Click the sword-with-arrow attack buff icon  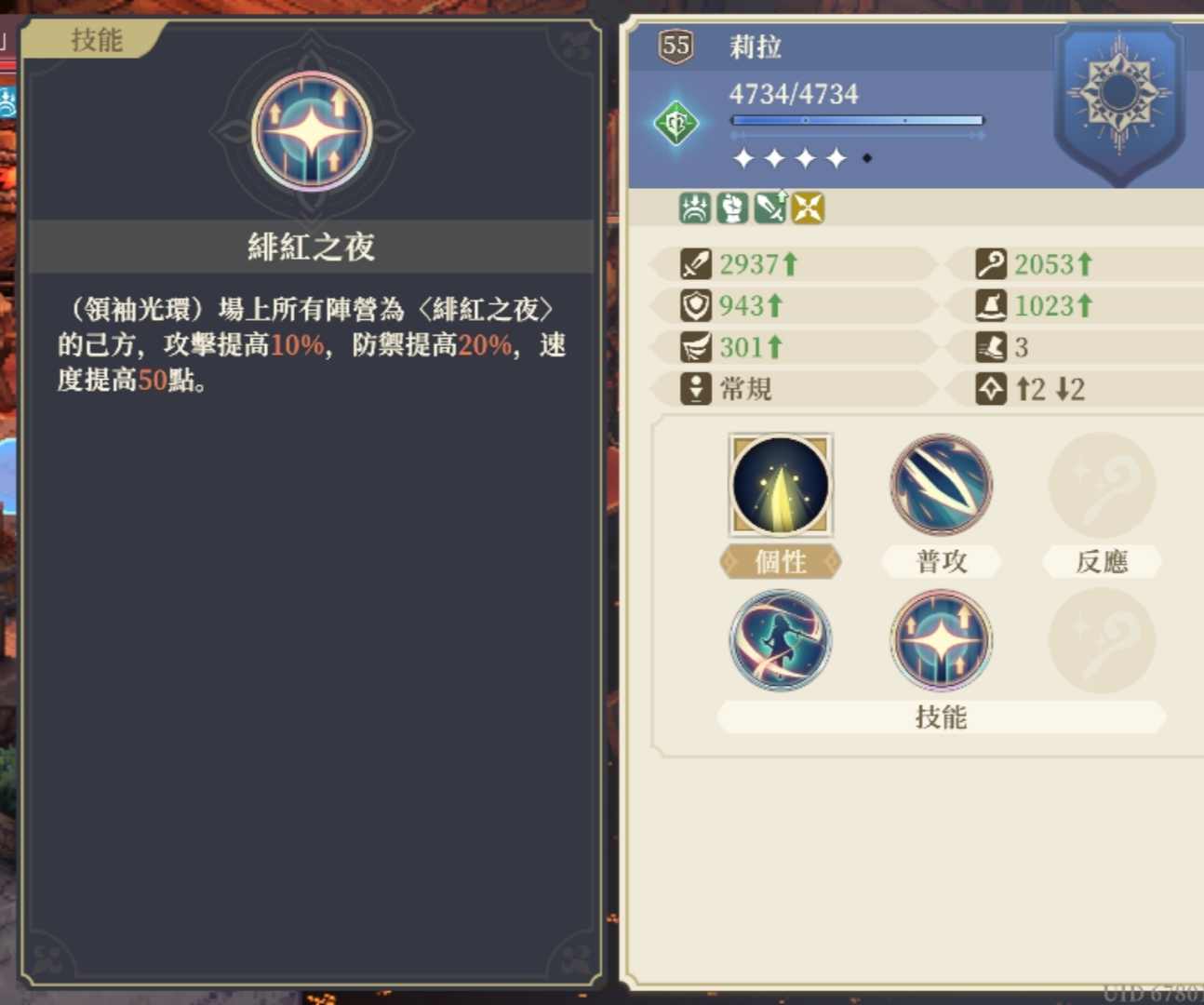coord(769,207)
